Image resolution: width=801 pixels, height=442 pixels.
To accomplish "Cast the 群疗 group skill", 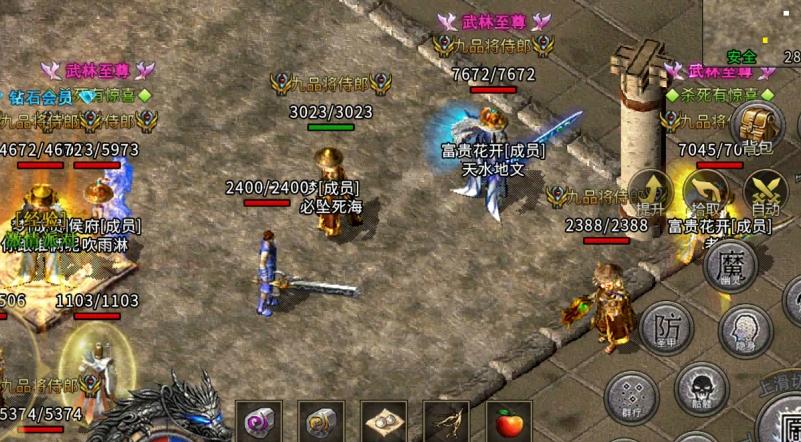I will pyautogui.click(x=631, y=396).
